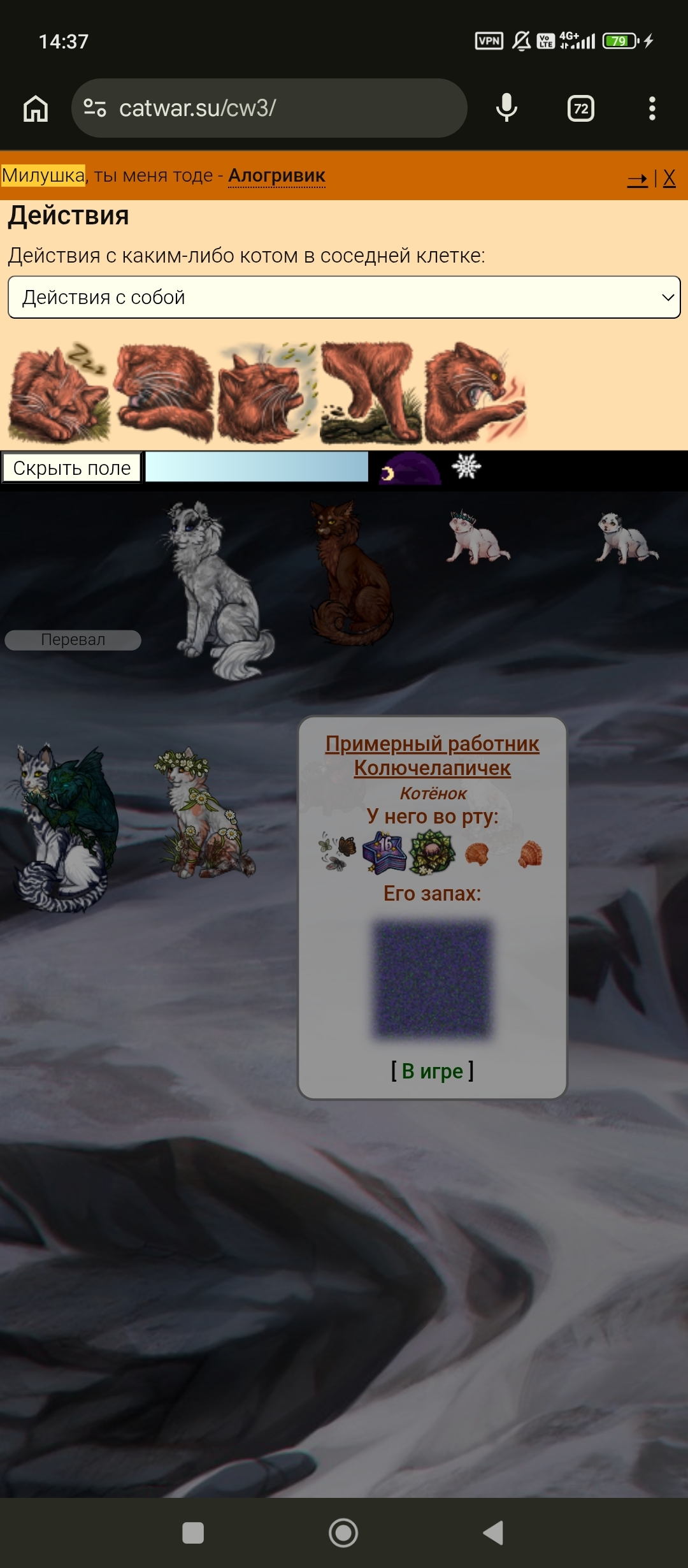Open the actions dropdown "Действия с собой"
Screen dimensions: 688x1568
[344, 297]
